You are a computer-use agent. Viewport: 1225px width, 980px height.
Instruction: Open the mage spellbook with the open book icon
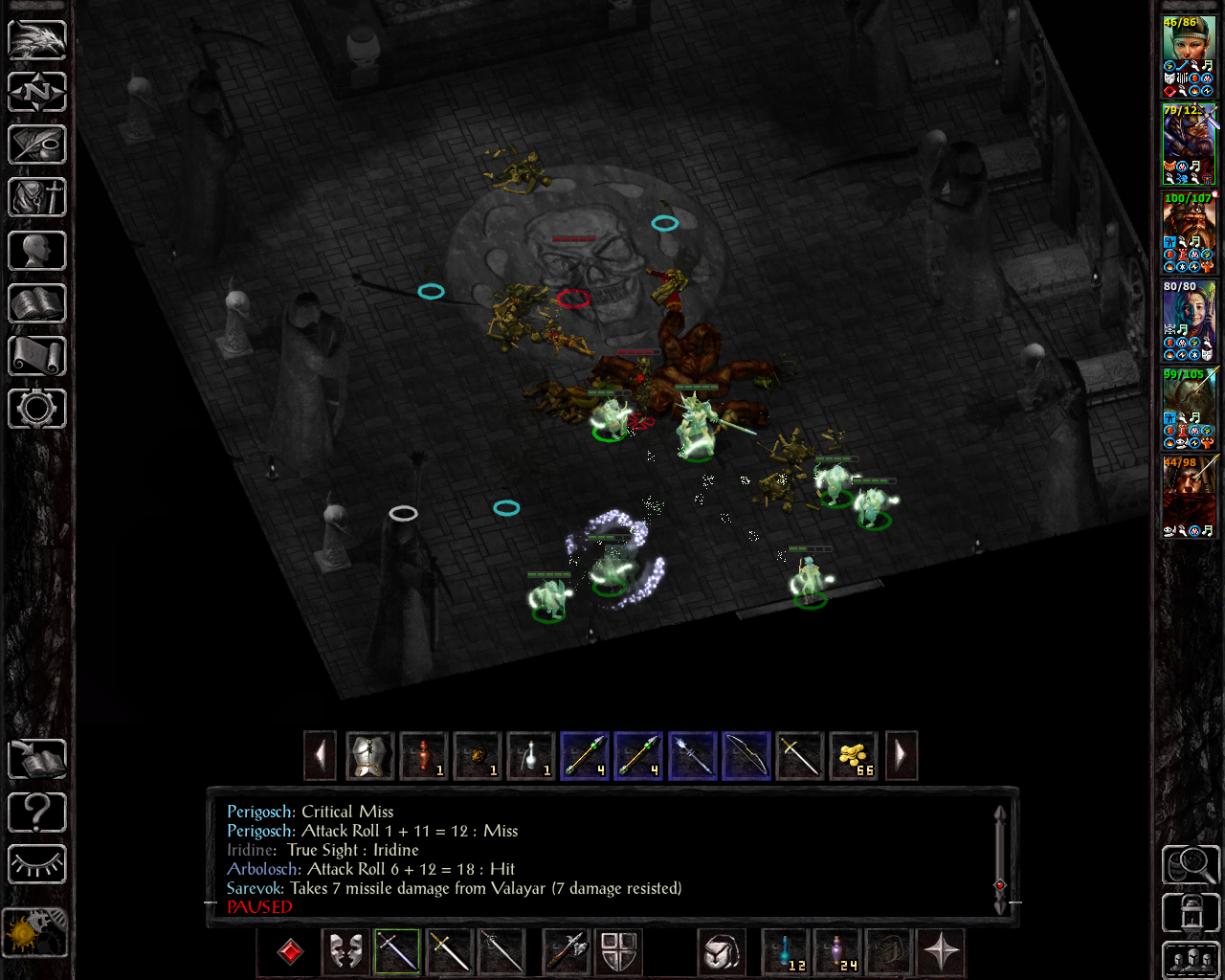point(37,303)
